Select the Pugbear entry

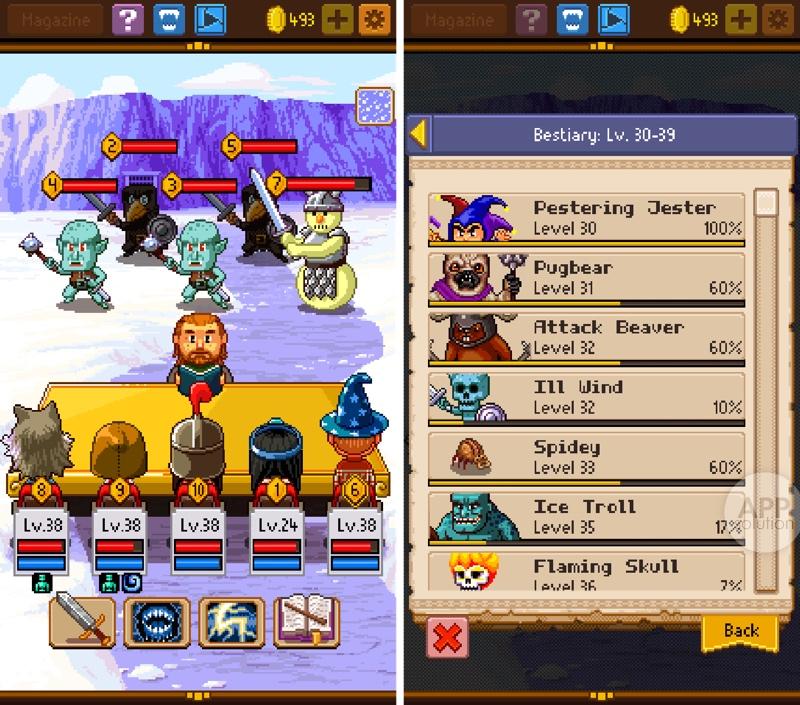[586, 277]
